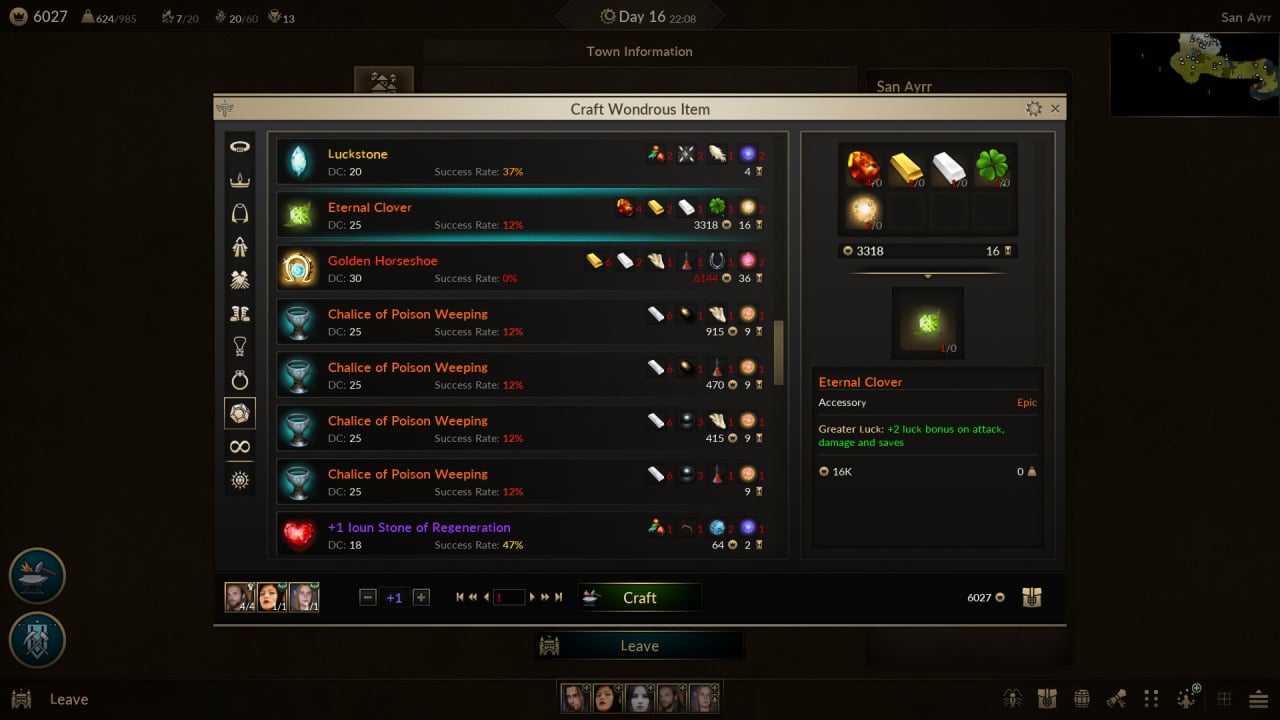
Task: Select the Luckstone recipe
Action: pyautogui.click(x=522, y=162)
